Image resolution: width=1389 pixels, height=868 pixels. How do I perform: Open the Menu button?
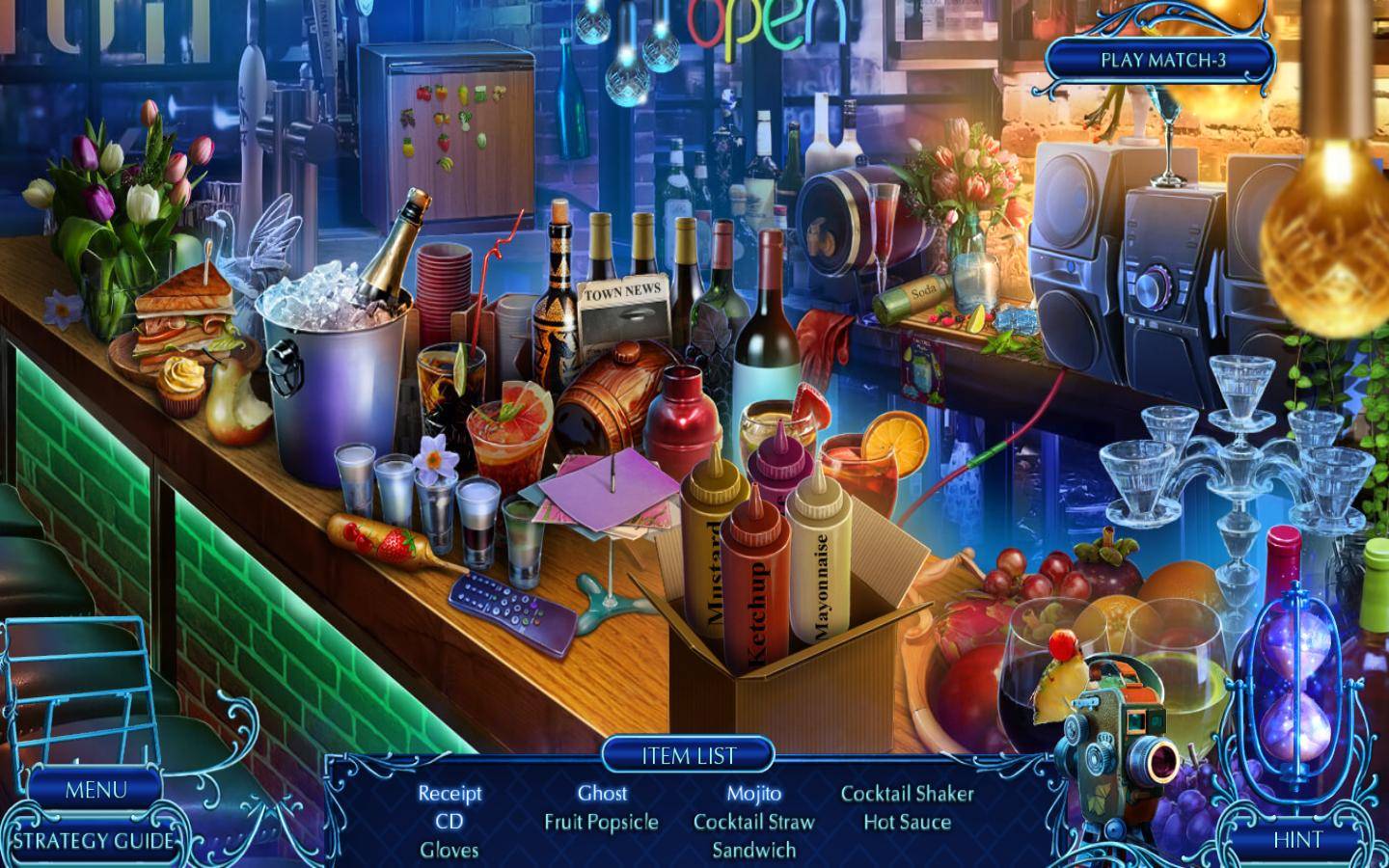tap(95, 790)
